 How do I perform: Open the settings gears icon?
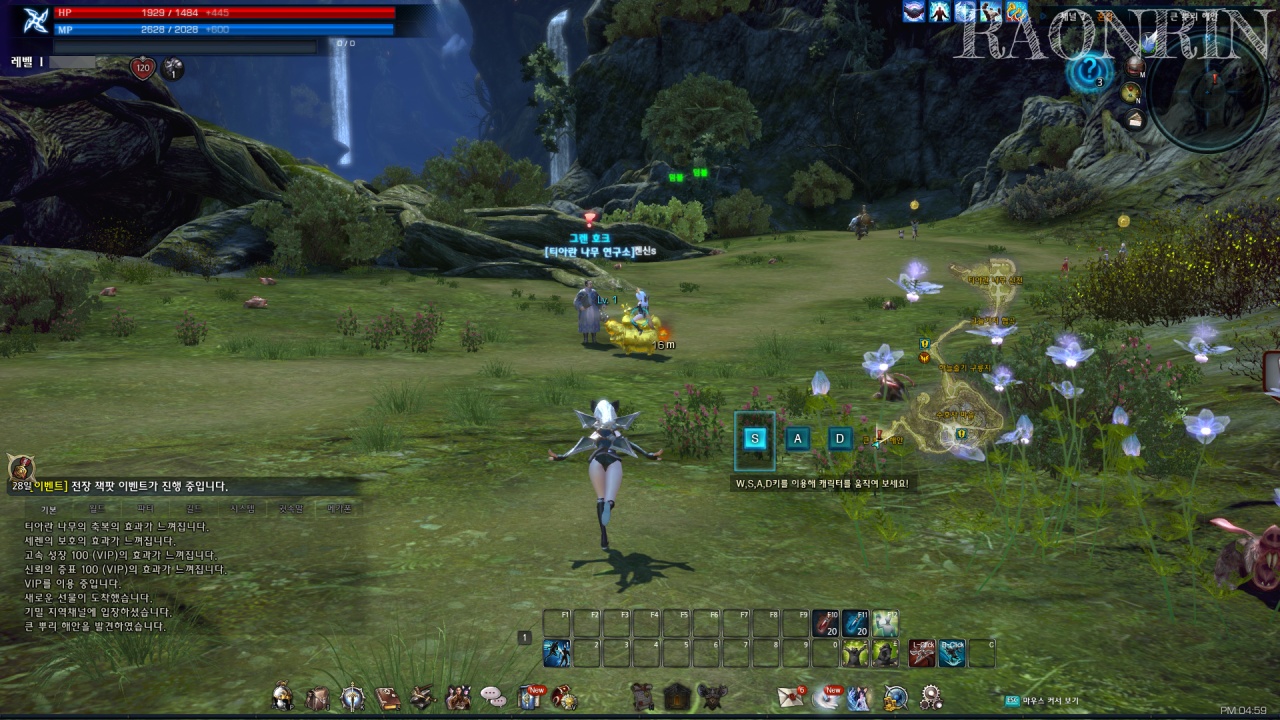(x=931, y=697)
